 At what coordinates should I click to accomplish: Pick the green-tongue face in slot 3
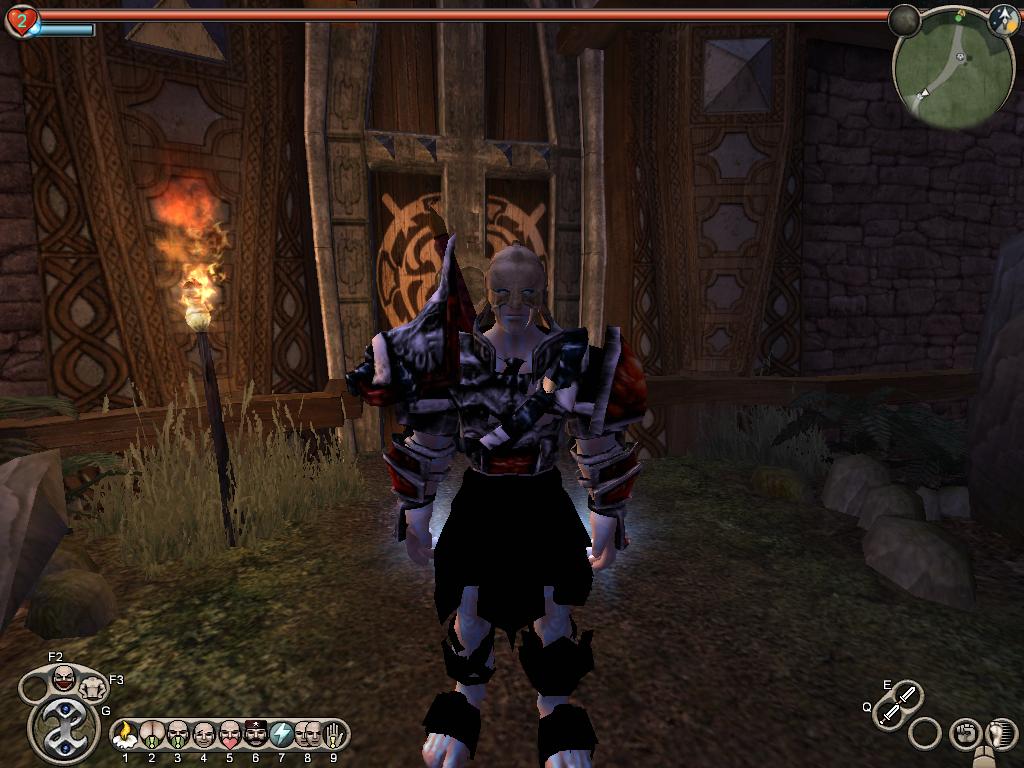tap(178, 735)
